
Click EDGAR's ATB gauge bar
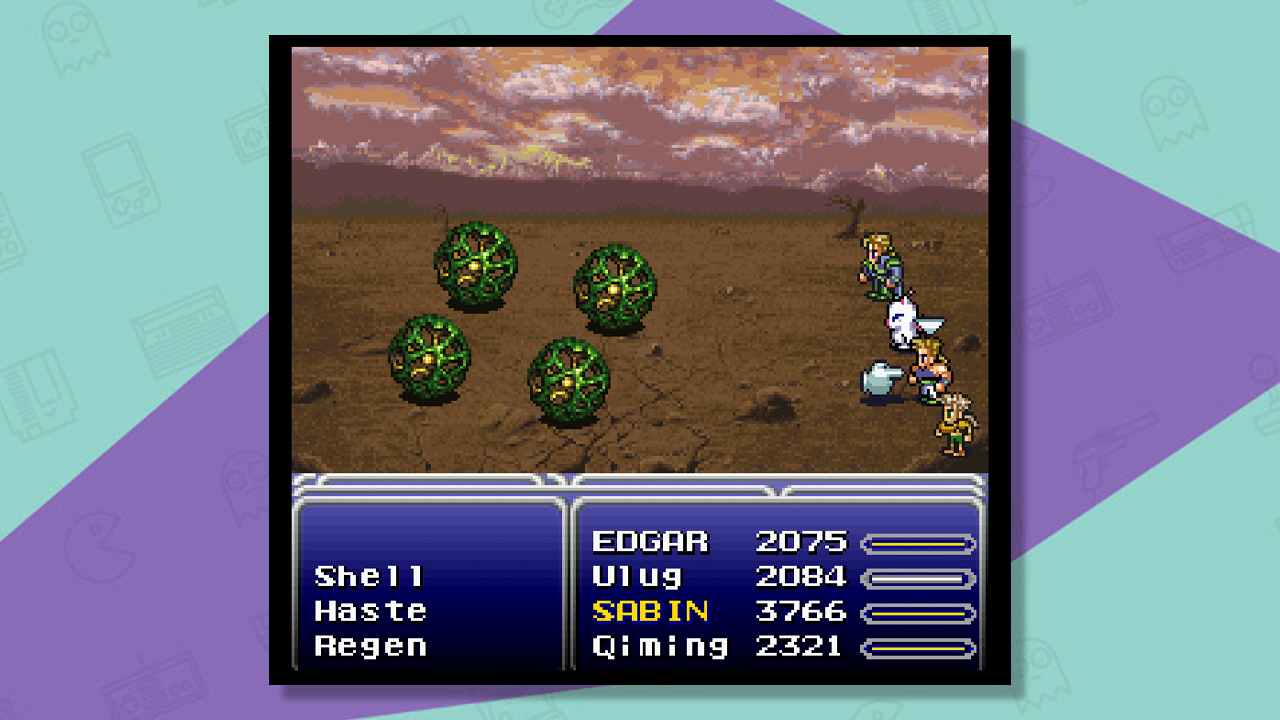(x=920, y=541)
